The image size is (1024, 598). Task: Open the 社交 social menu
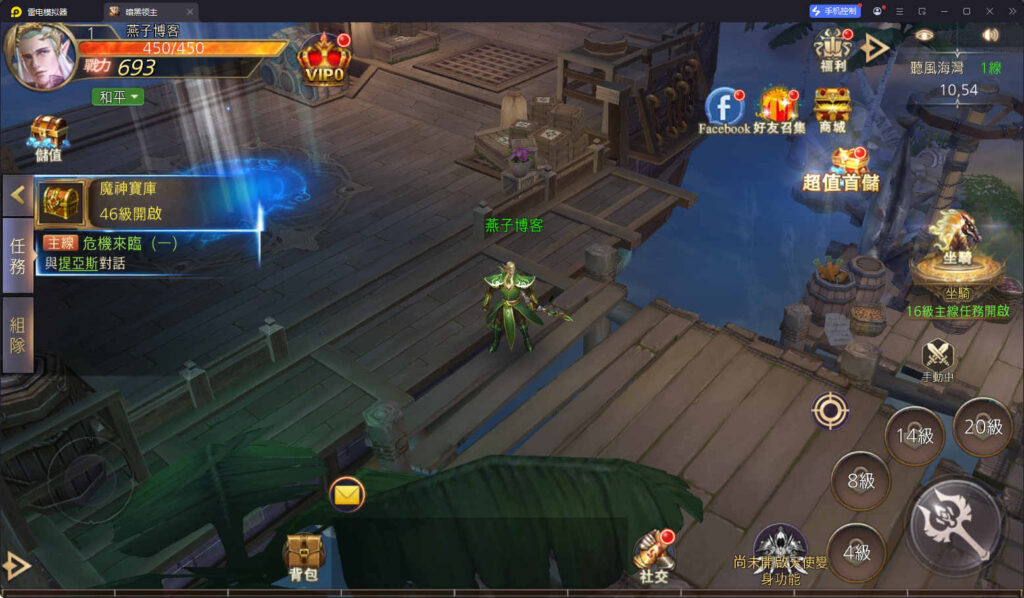tap(653, 555)
